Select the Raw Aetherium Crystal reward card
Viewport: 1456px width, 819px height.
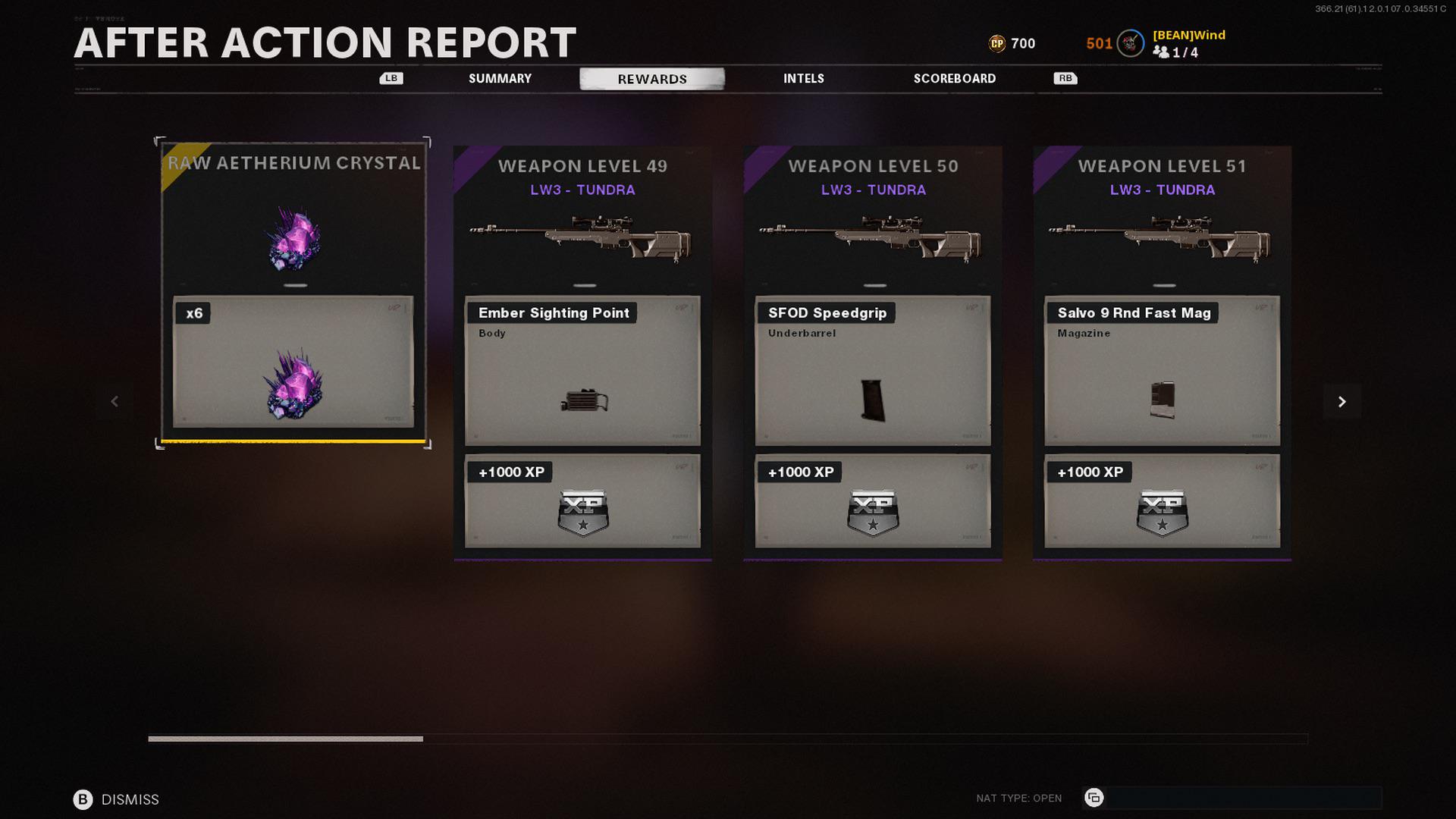click(294, 290)
